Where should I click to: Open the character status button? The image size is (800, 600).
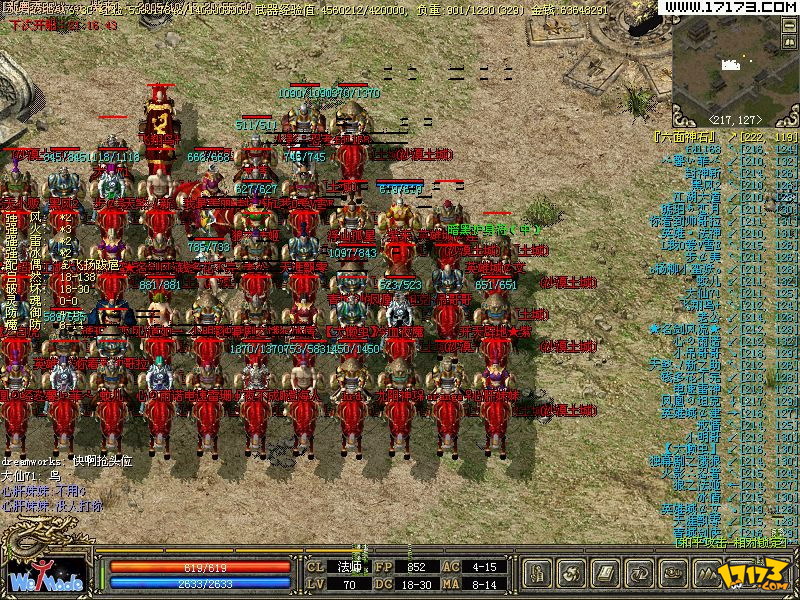tap(539, 574)
